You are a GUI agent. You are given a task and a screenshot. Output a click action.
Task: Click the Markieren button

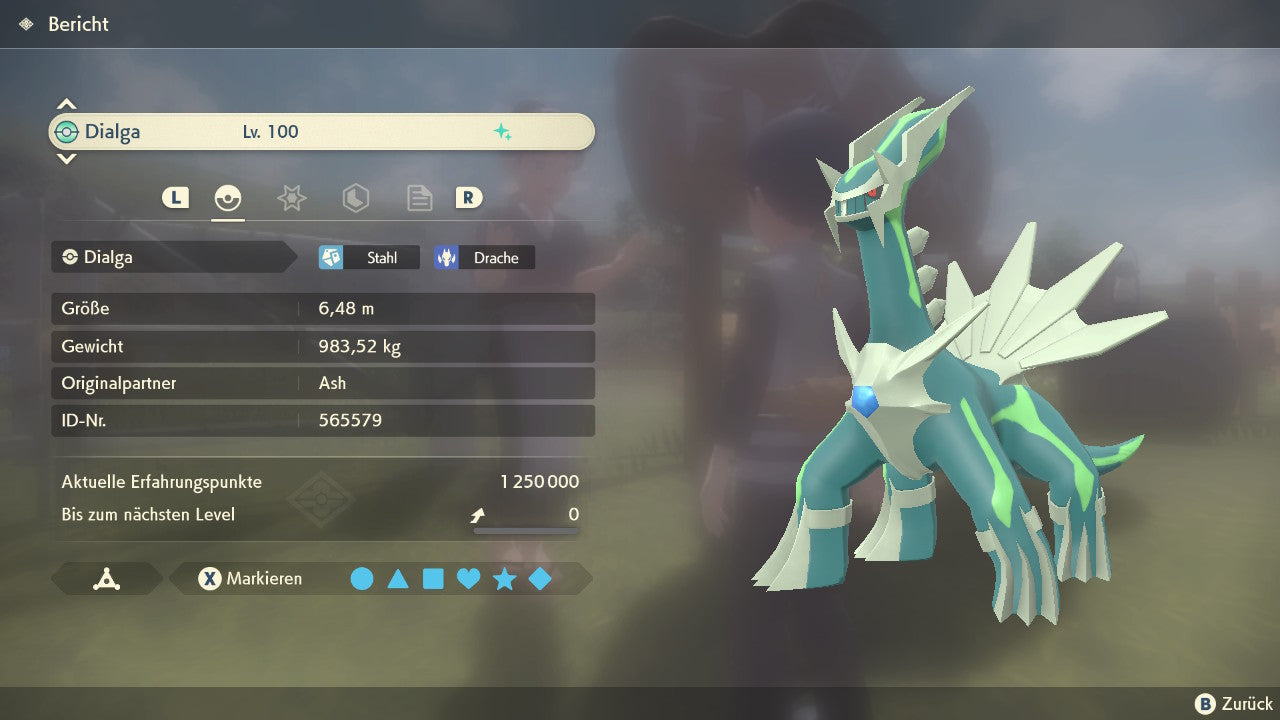[x=251, y=579]
